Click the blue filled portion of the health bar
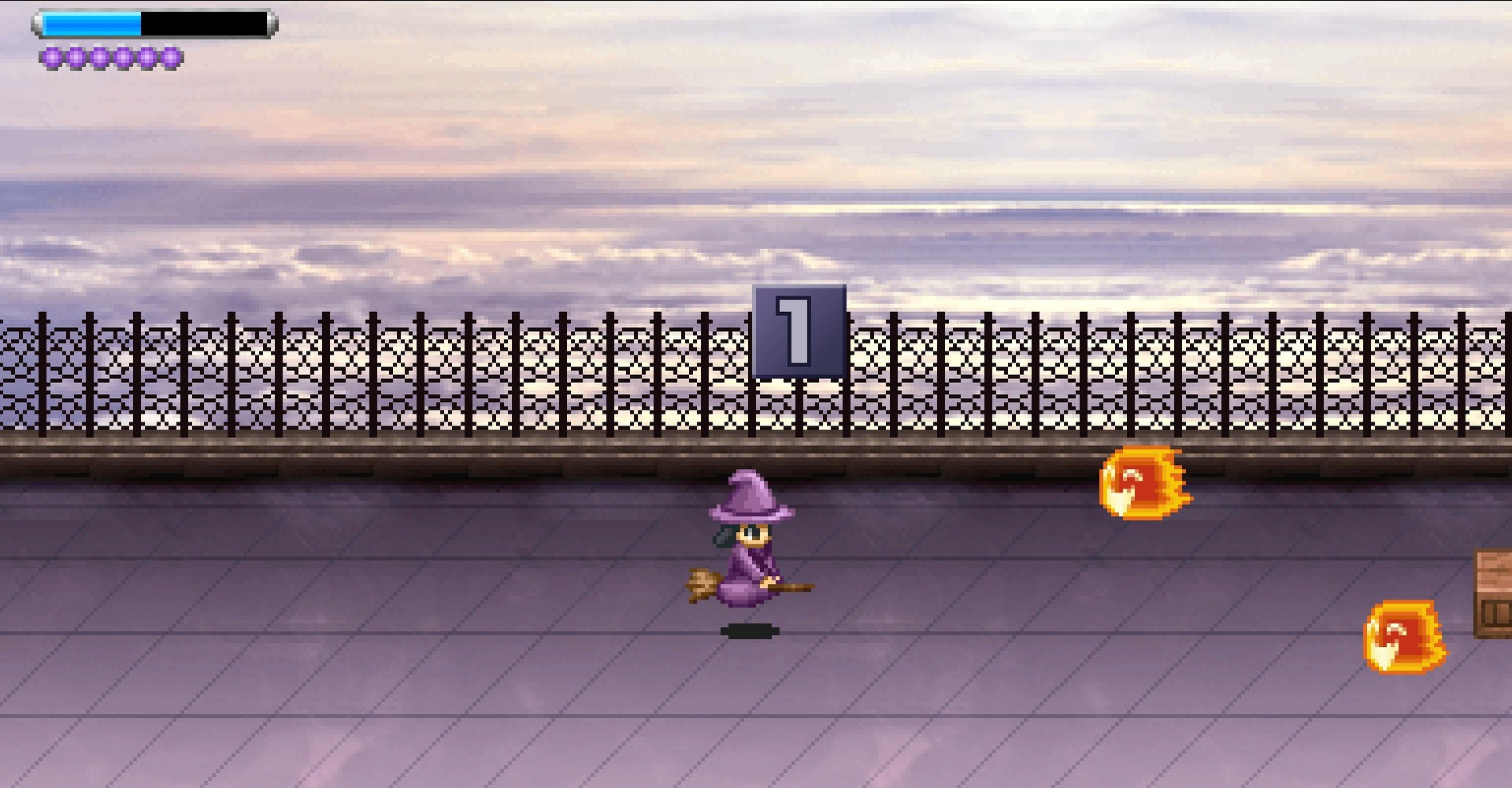Viewport: 1512px width, 788px height. pos(91,24)
